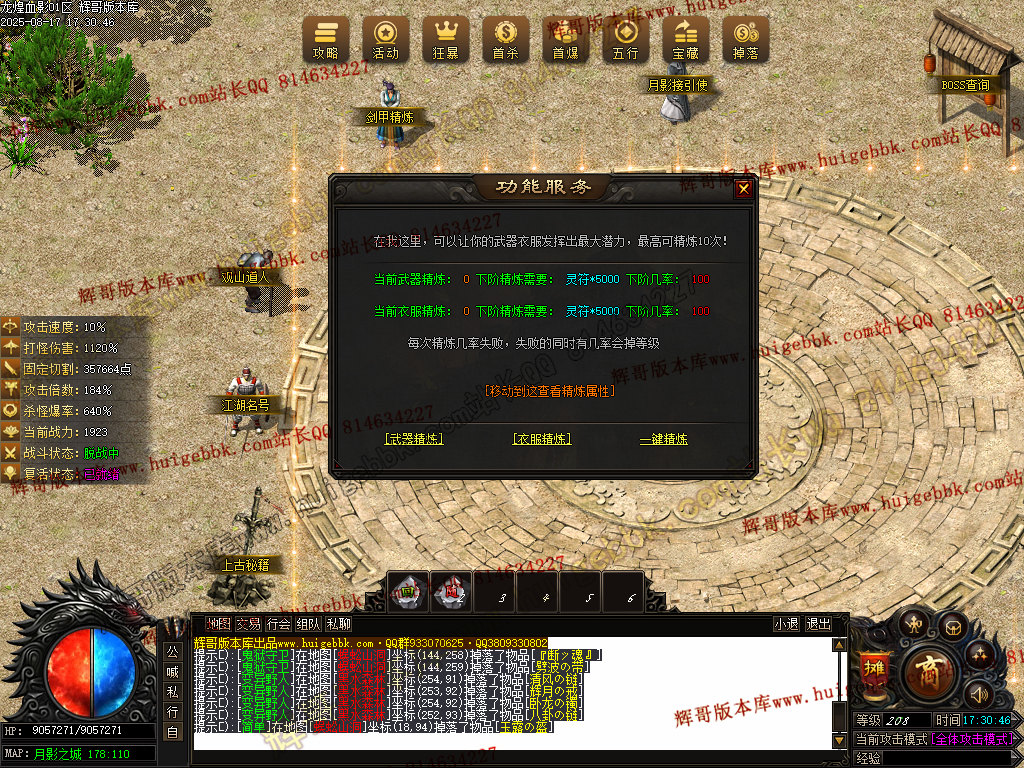Show the 首杀 first-kill panel
This screenshot has height=768, width=1024.
point(505,40)
